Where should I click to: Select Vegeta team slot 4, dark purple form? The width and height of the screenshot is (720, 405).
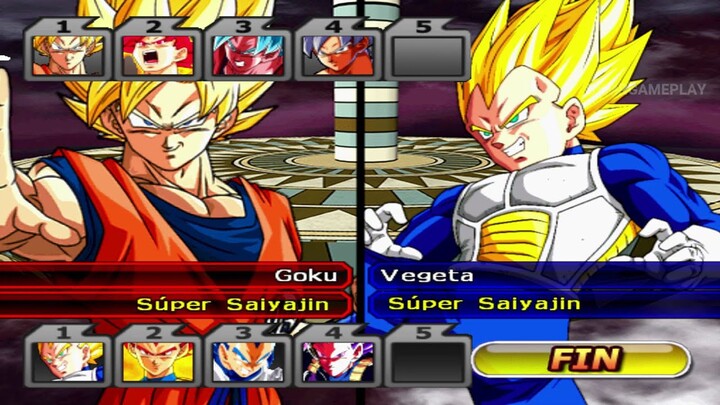pyautogui.click(x=337, y=361)
